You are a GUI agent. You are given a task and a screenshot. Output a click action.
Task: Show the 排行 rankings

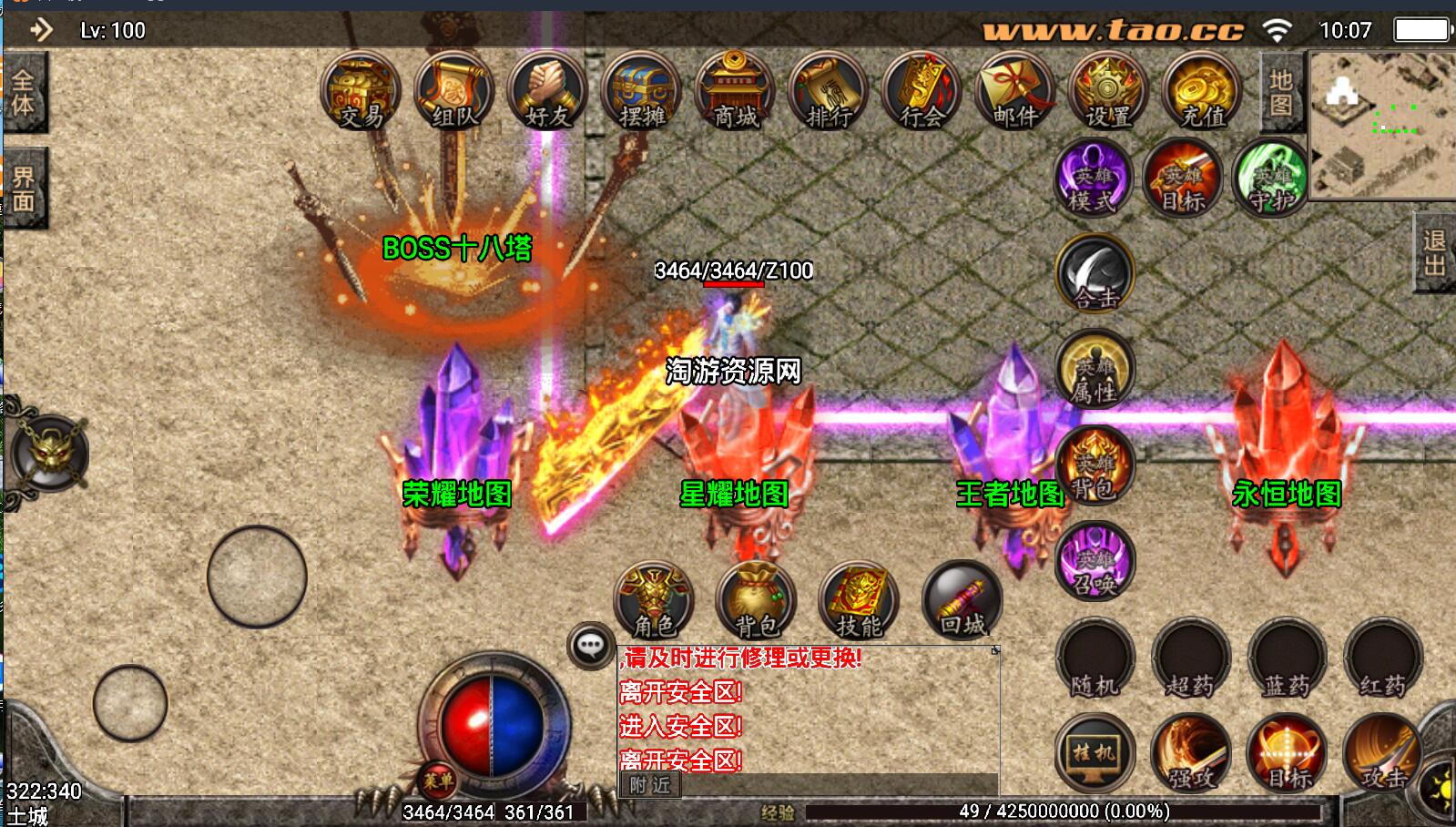coord(829,92)
